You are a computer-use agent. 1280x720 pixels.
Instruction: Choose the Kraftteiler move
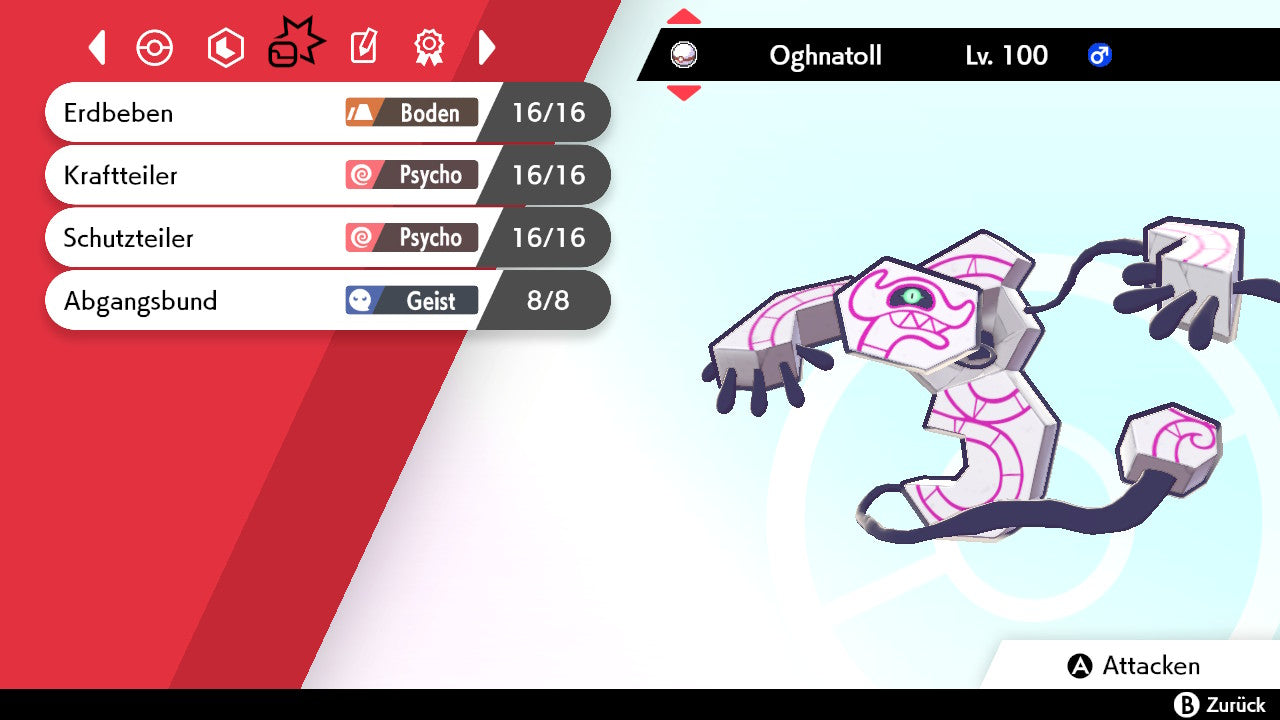click(x=300, y=175)
